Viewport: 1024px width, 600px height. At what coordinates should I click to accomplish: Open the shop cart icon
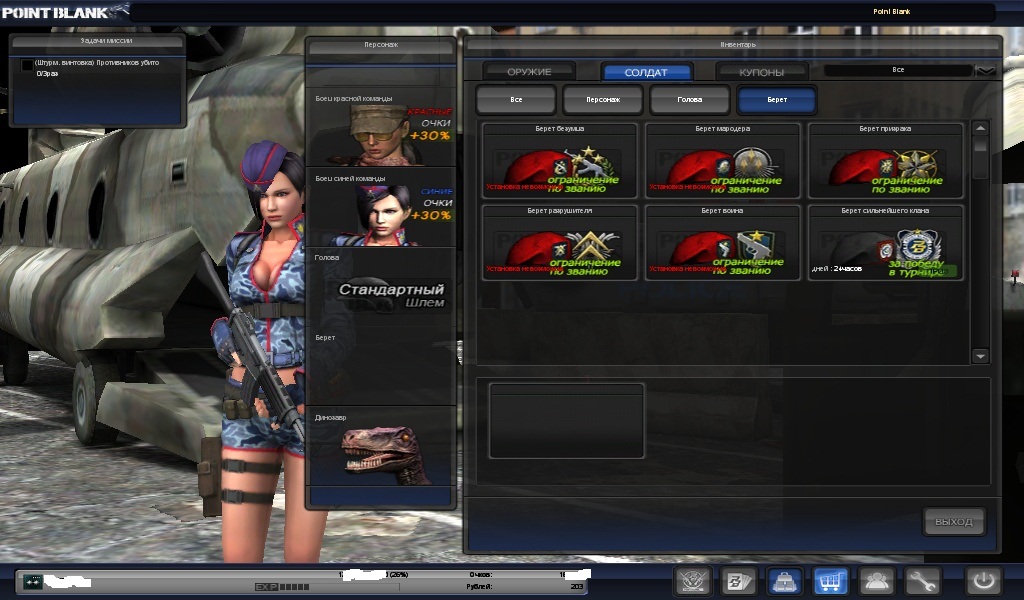pos(831,581)
